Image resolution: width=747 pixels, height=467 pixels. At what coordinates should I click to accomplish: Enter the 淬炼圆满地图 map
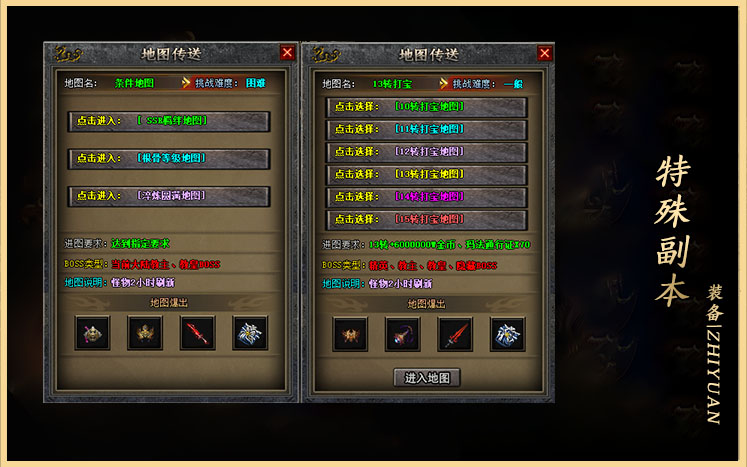pos(169,196)
